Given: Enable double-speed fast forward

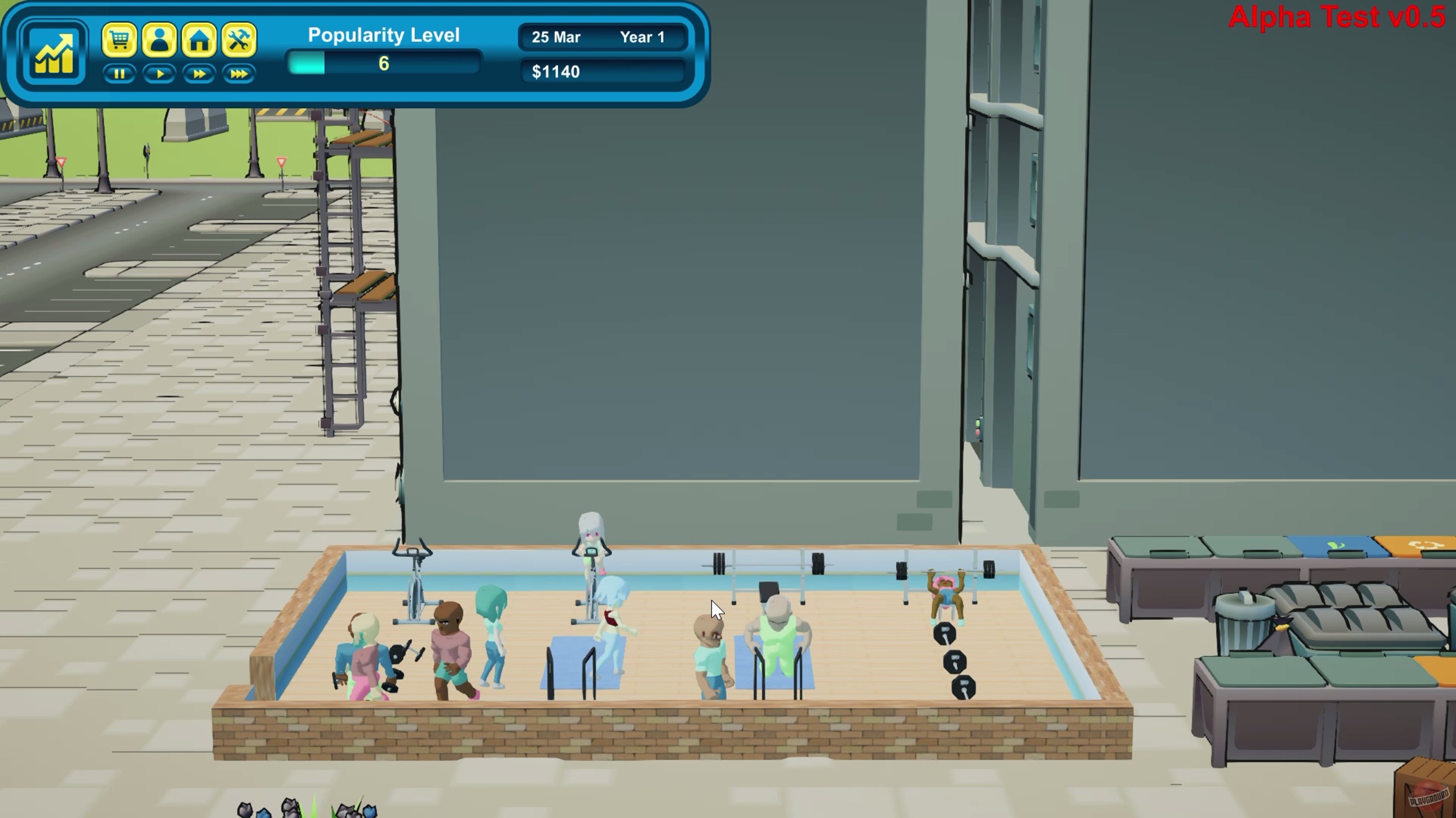Looking at the screenshot, I should click(199, 74).
